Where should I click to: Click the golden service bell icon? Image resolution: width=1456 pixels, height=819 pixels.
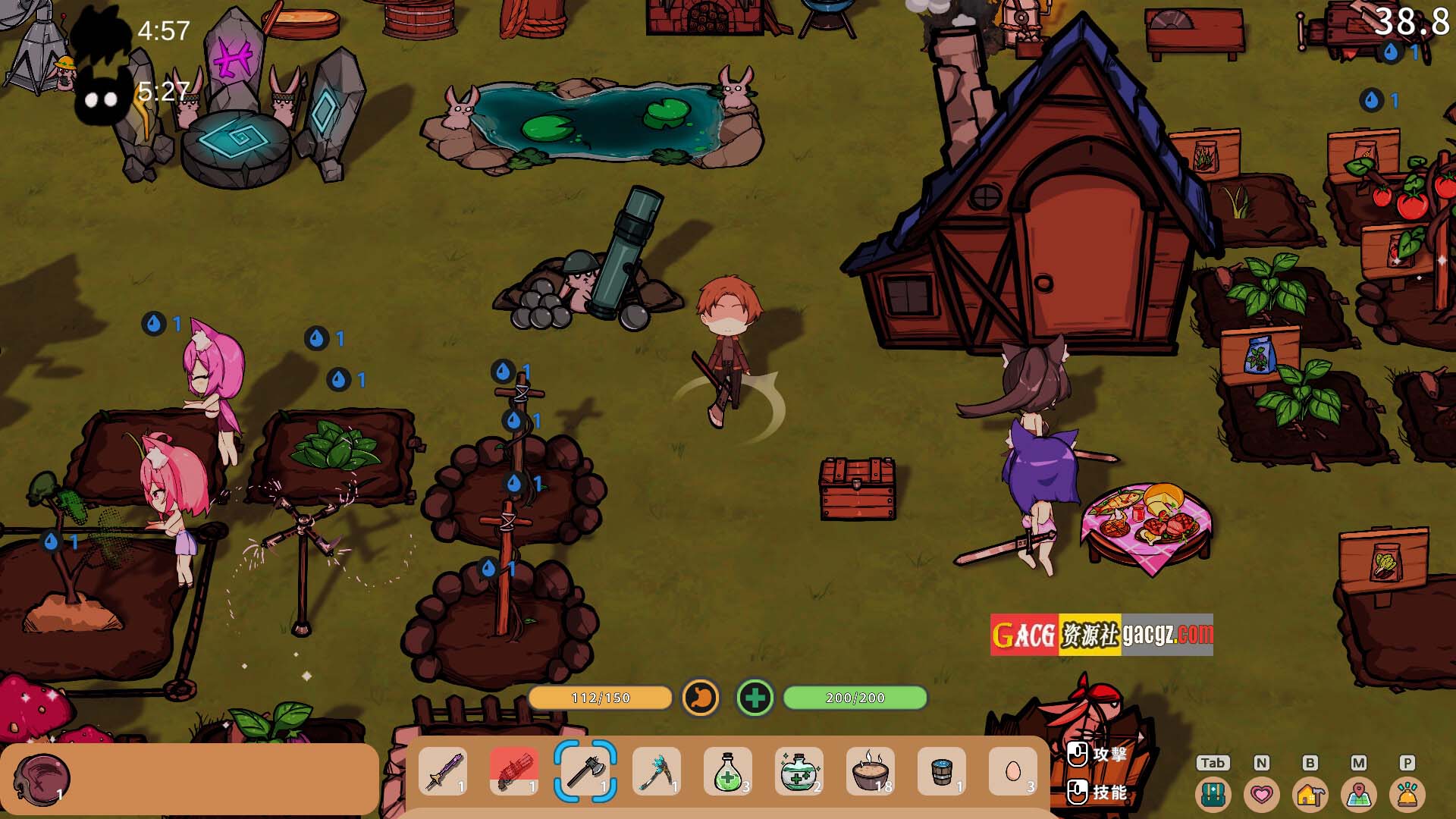click(1407, 794)
